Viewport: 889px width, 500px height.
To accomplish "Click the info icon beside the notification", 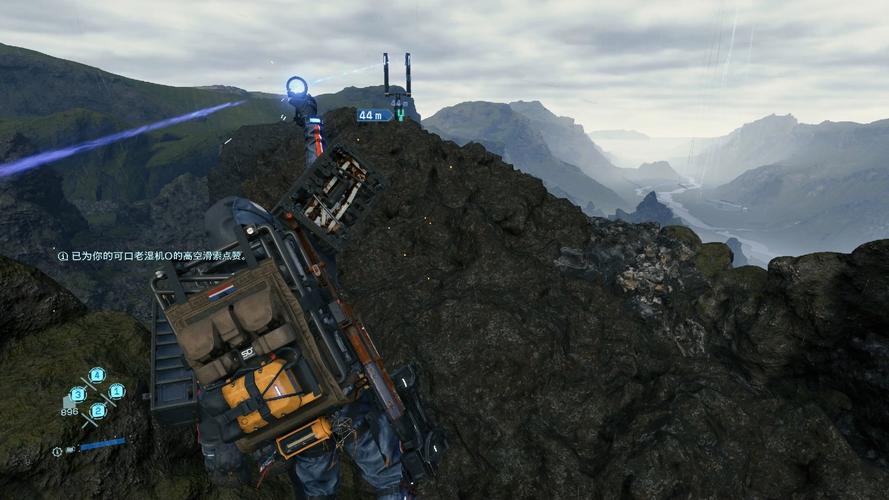I will click(x=63, y=256).
